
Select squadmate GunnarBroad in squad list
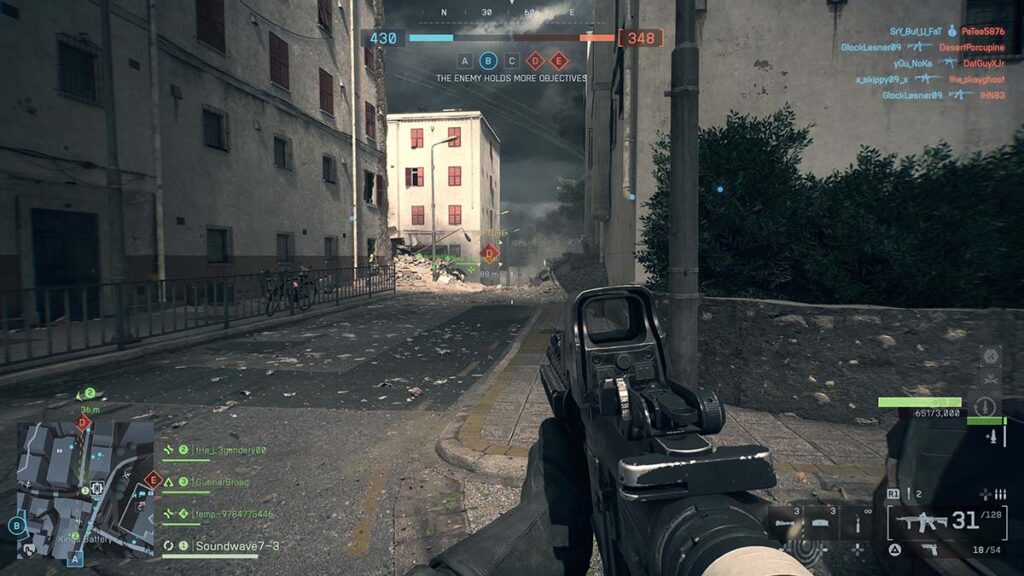[x=222, y=482]
